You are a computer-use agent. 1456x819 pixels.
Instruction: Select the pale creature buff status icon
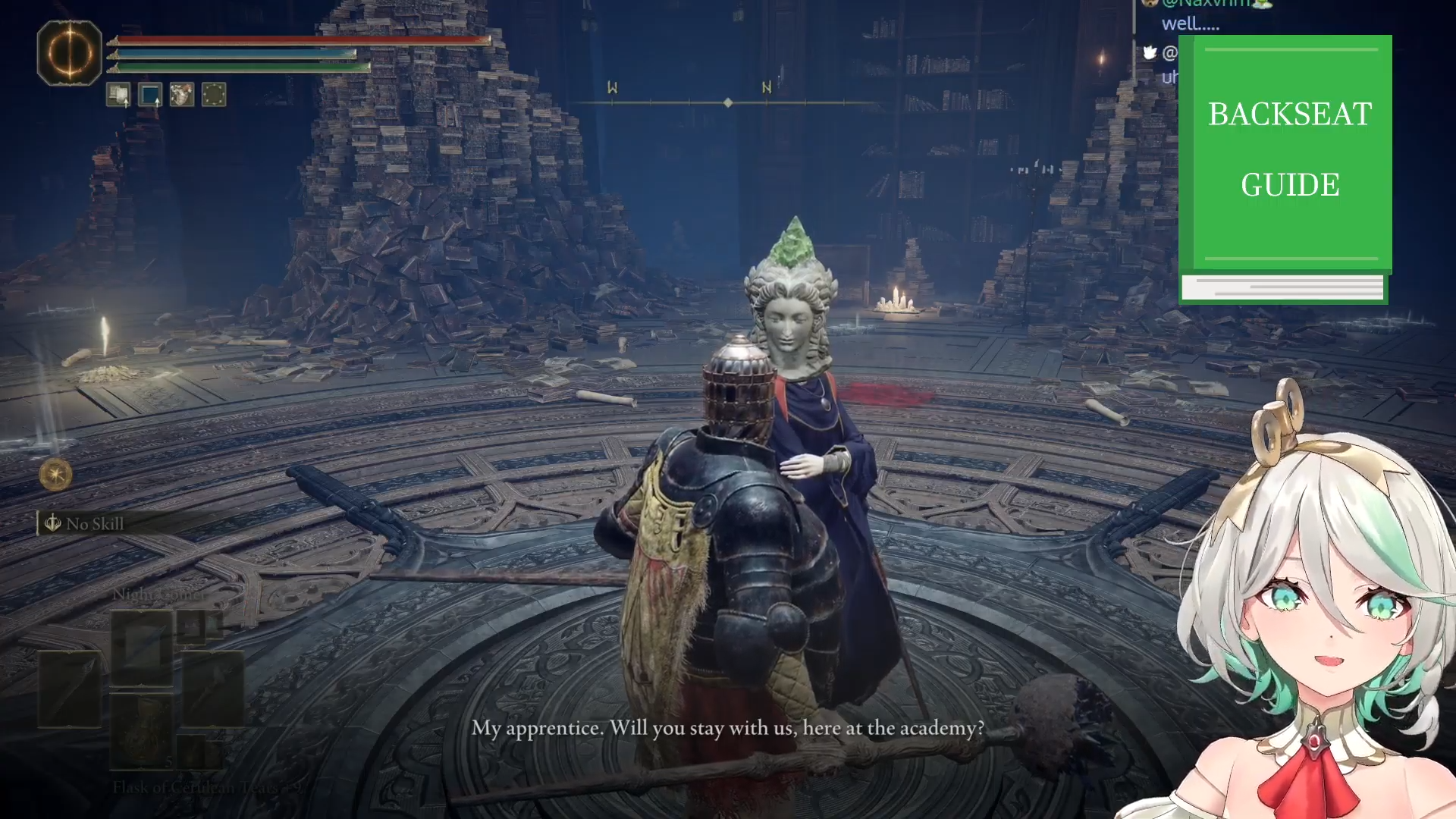(x=182, y=95)
